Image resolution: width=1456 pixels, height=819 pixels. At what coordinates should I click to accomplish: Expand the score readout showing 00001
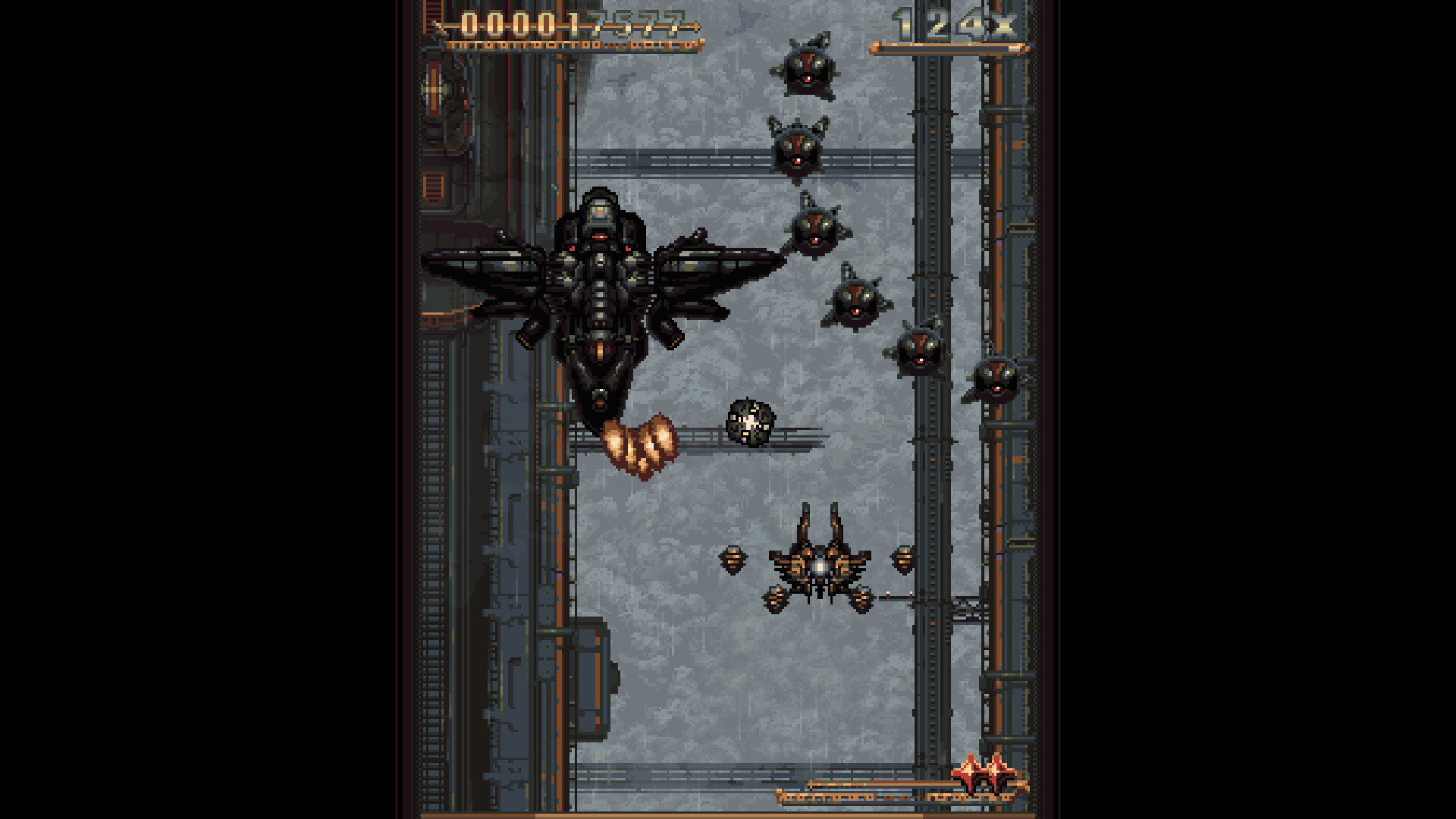[x=516, y=23]
